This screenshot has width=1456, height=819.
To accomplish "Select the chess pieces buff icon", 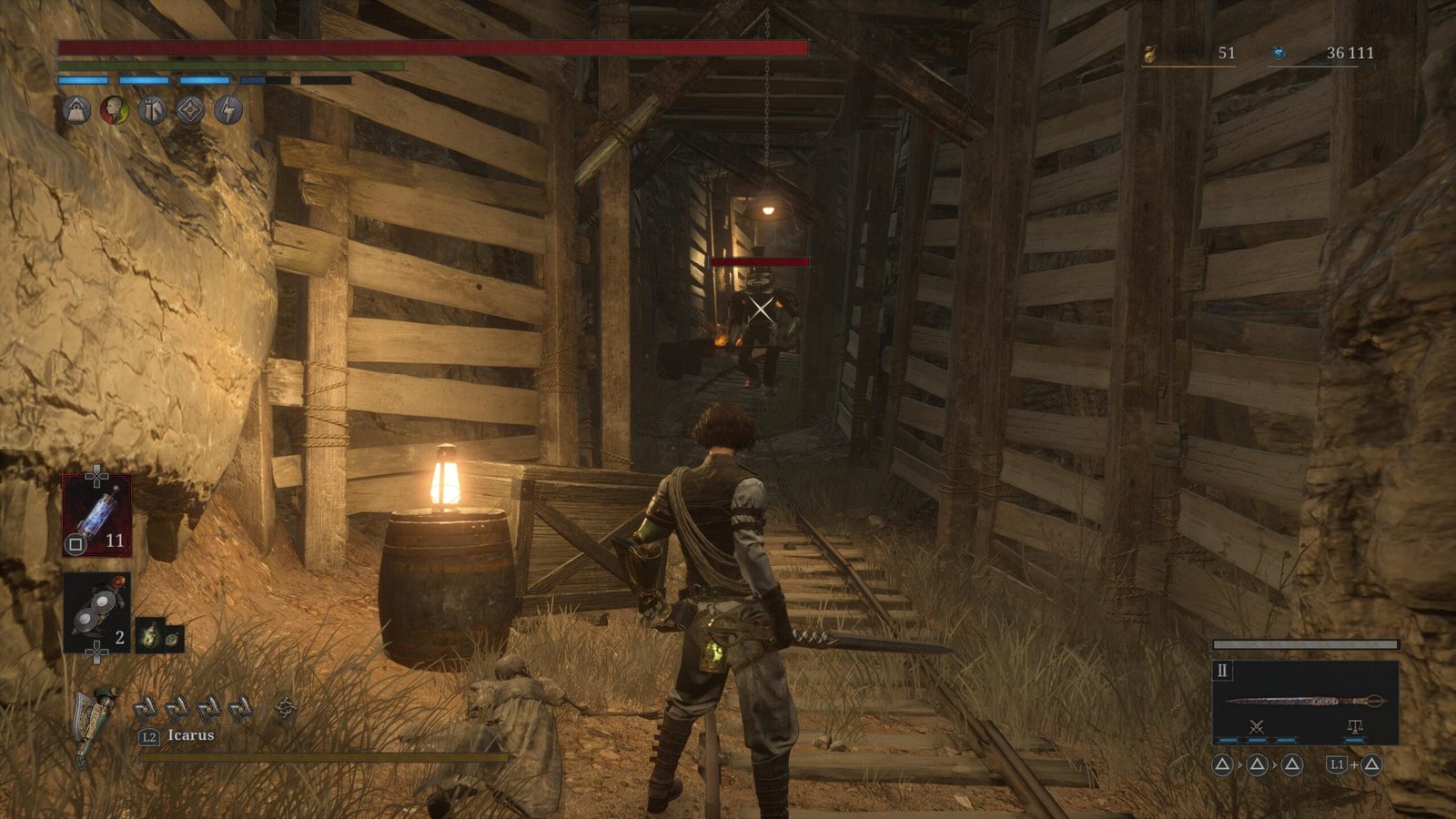I will [152, 111].
